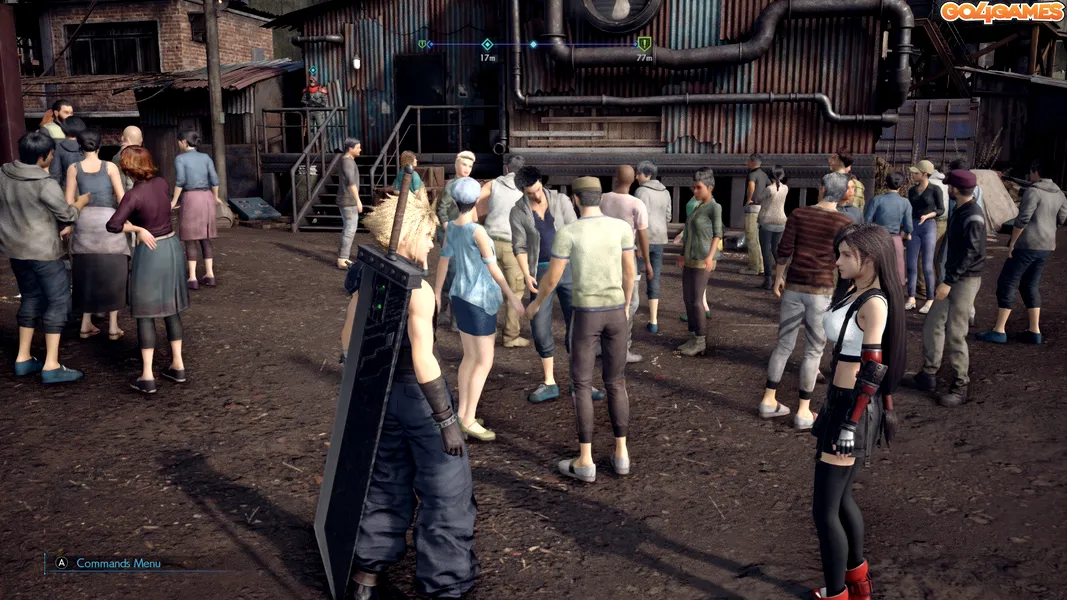
Task: Click the cyan diamond marker above the red-armored guard
Action: pos(313,71)
